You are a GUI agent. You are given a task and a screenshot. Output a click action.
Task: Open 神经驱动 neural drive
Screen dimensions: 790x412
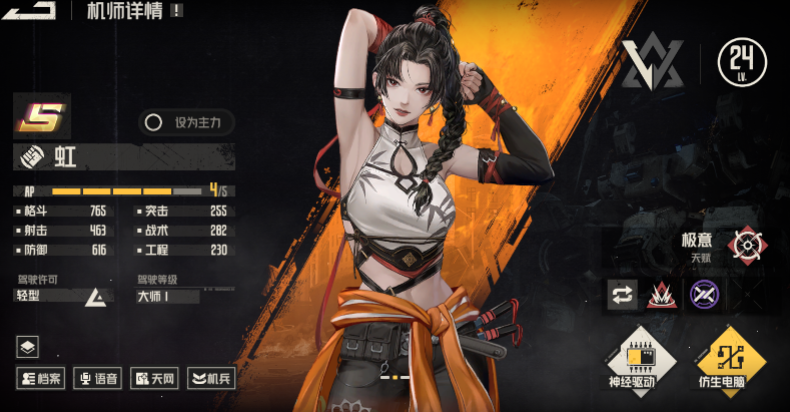pos(640,358)
